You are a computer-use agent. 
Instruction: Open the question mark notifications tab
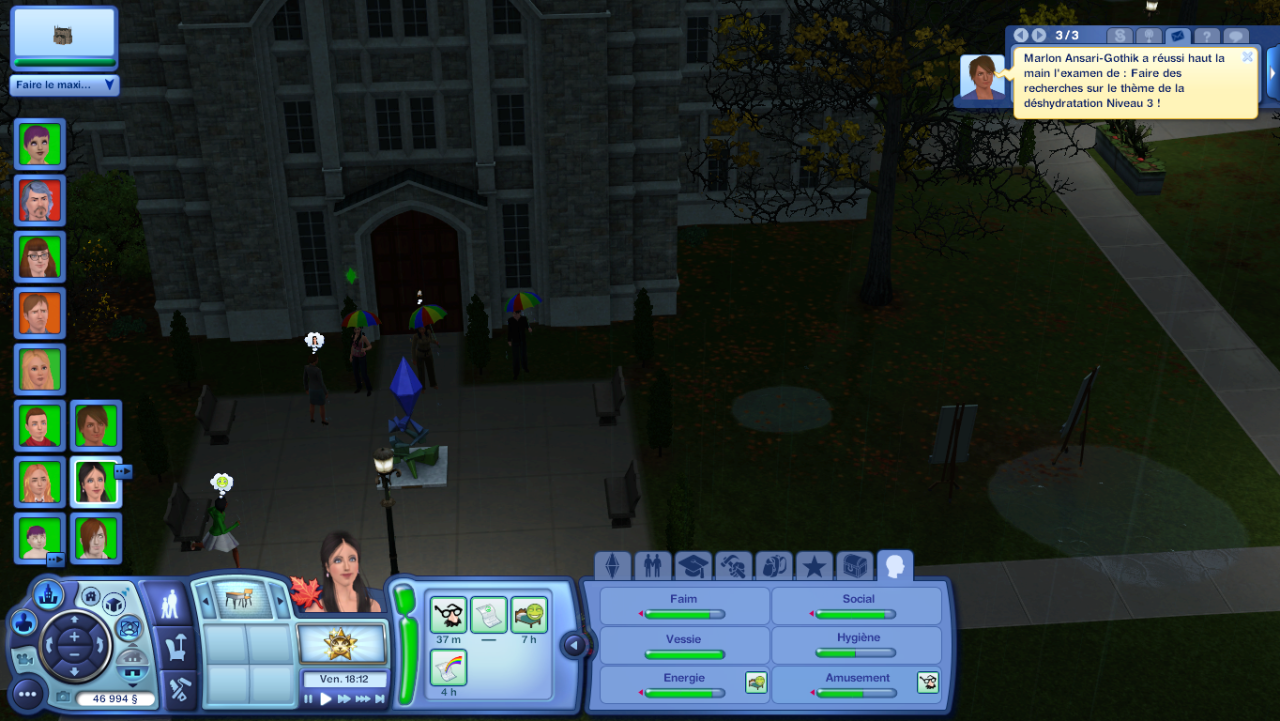[1207, 36]
